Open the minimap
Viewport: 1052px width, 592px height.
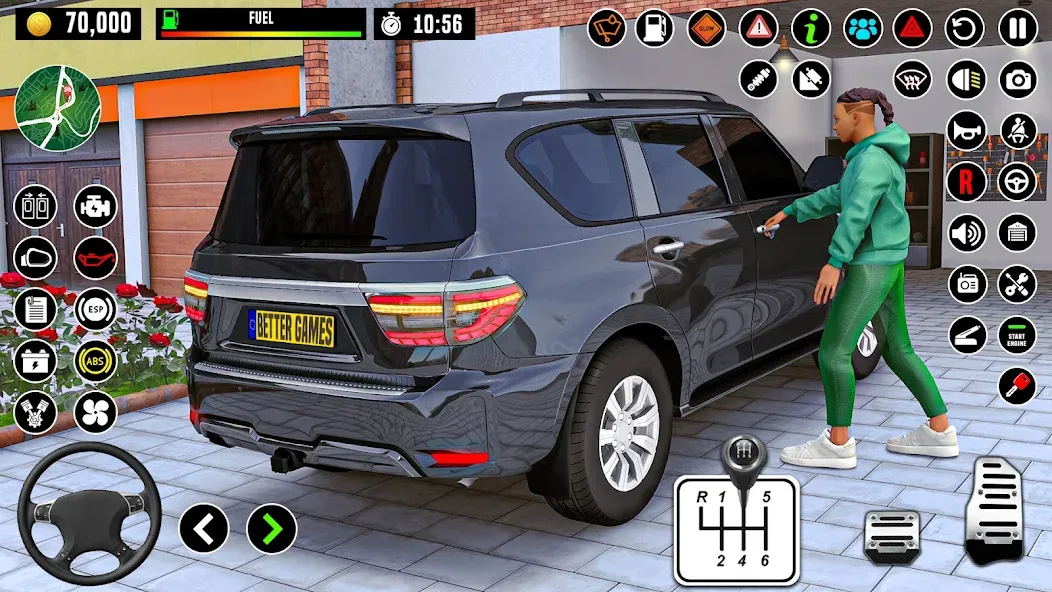click(x=58, y=108)
